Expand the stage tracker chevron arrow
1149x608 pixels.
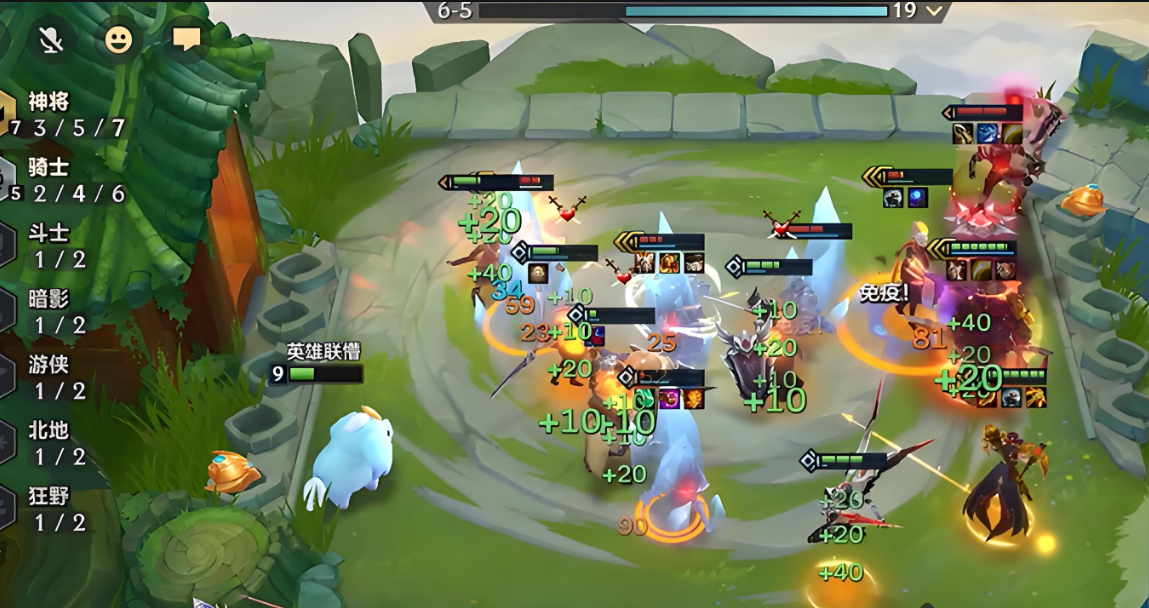point(935,11)
